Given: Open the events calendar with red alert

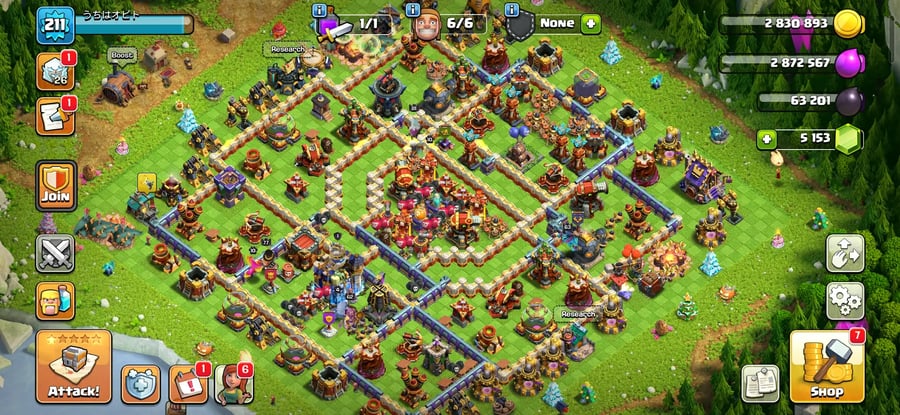Looking at the screenshot, I should 186,383.
